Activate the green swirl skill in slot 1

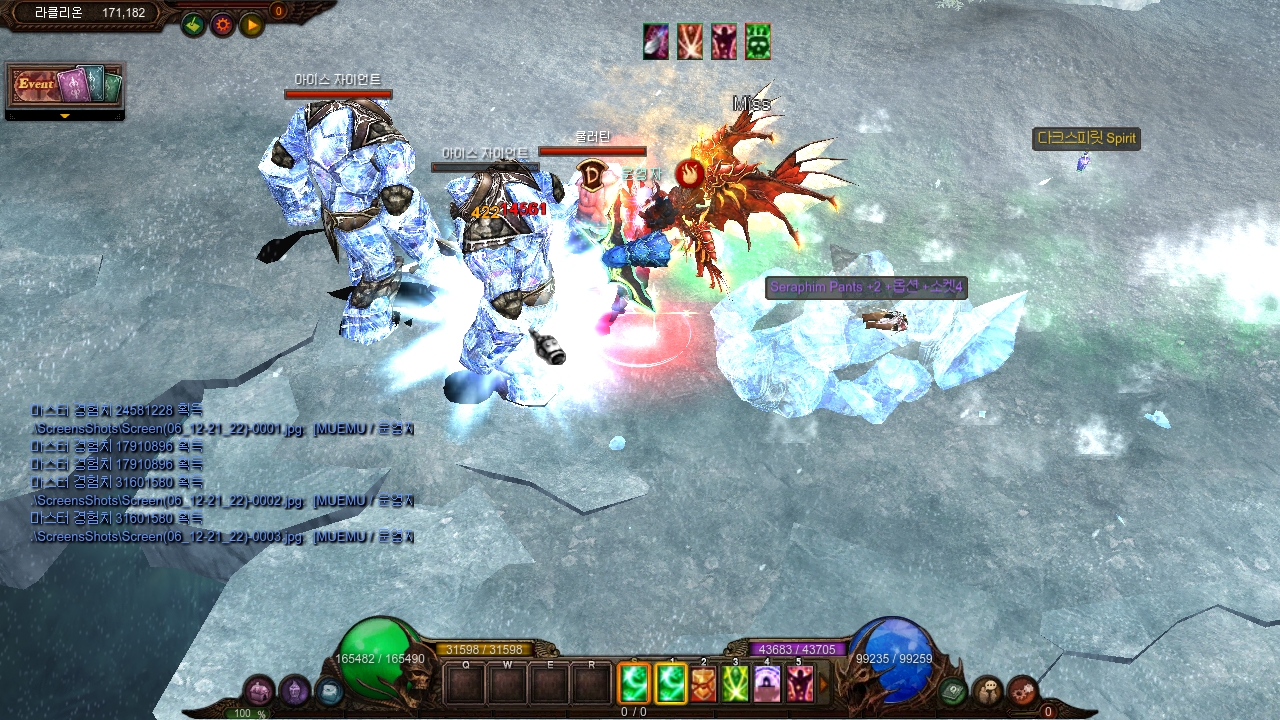(x=670, y=684)
